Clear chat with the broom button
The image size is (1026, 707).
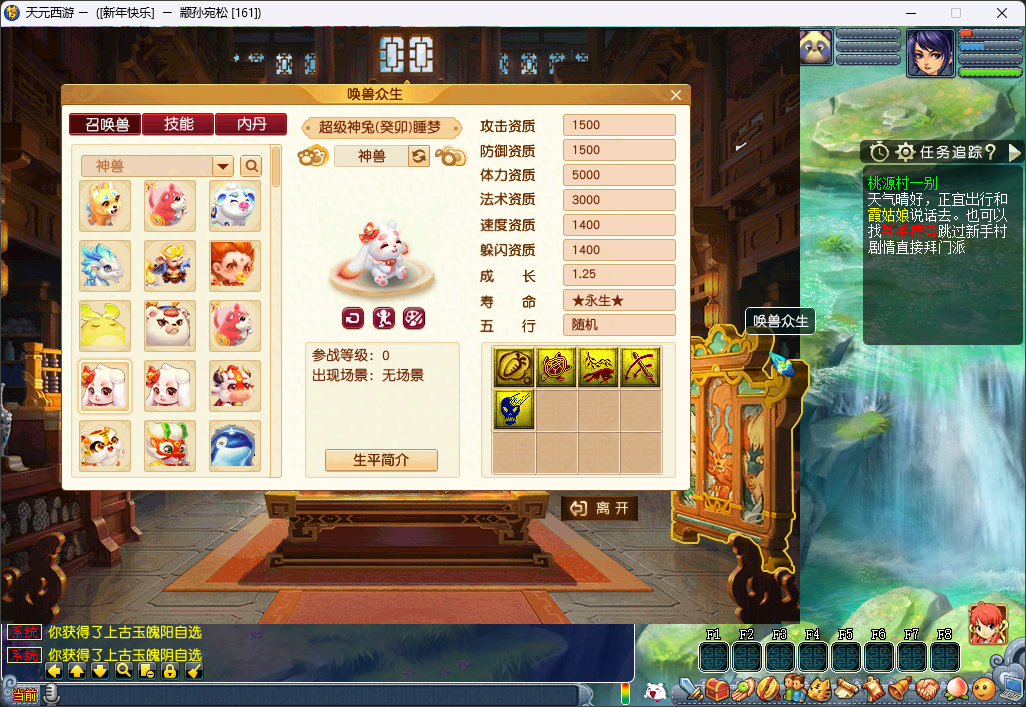195,671
